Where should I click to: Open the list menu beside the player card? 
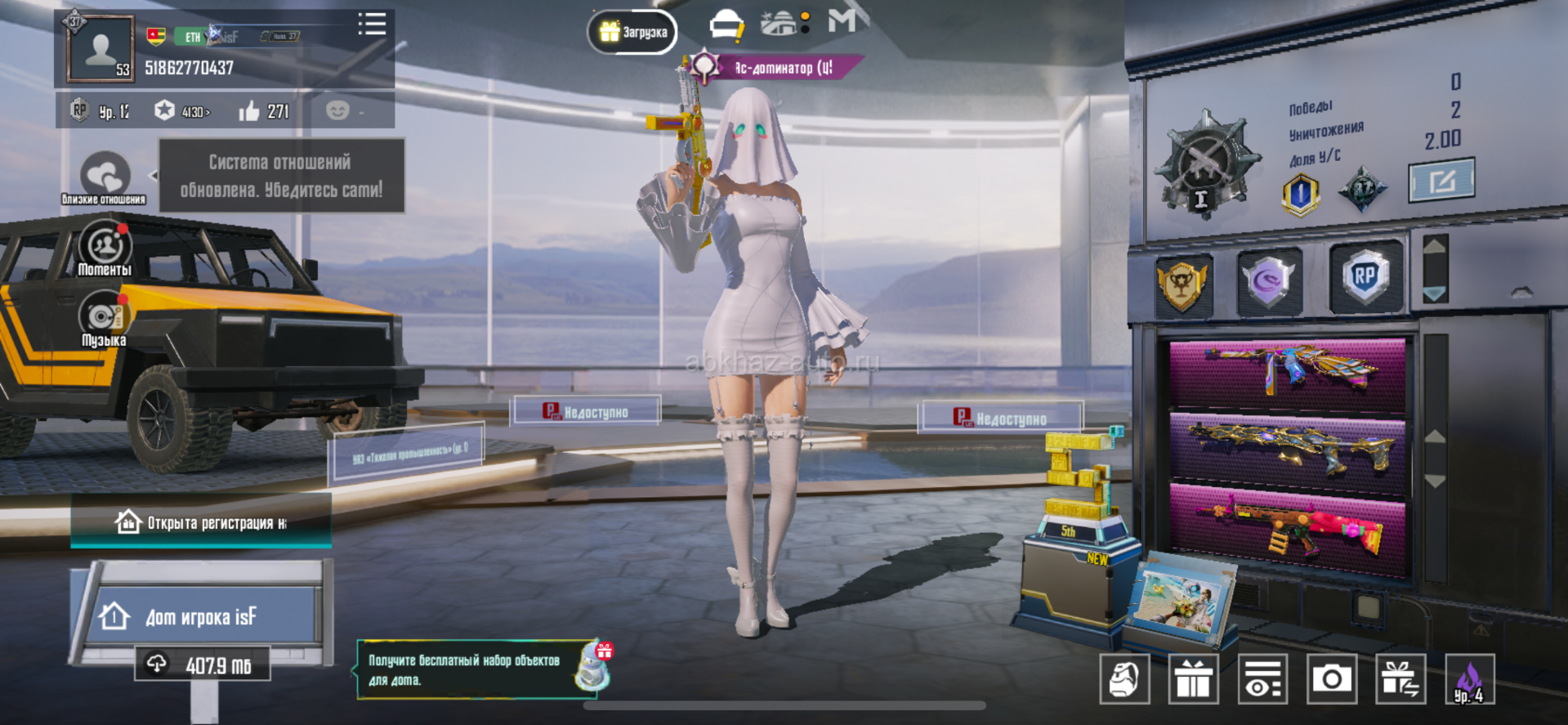point(372,25)
